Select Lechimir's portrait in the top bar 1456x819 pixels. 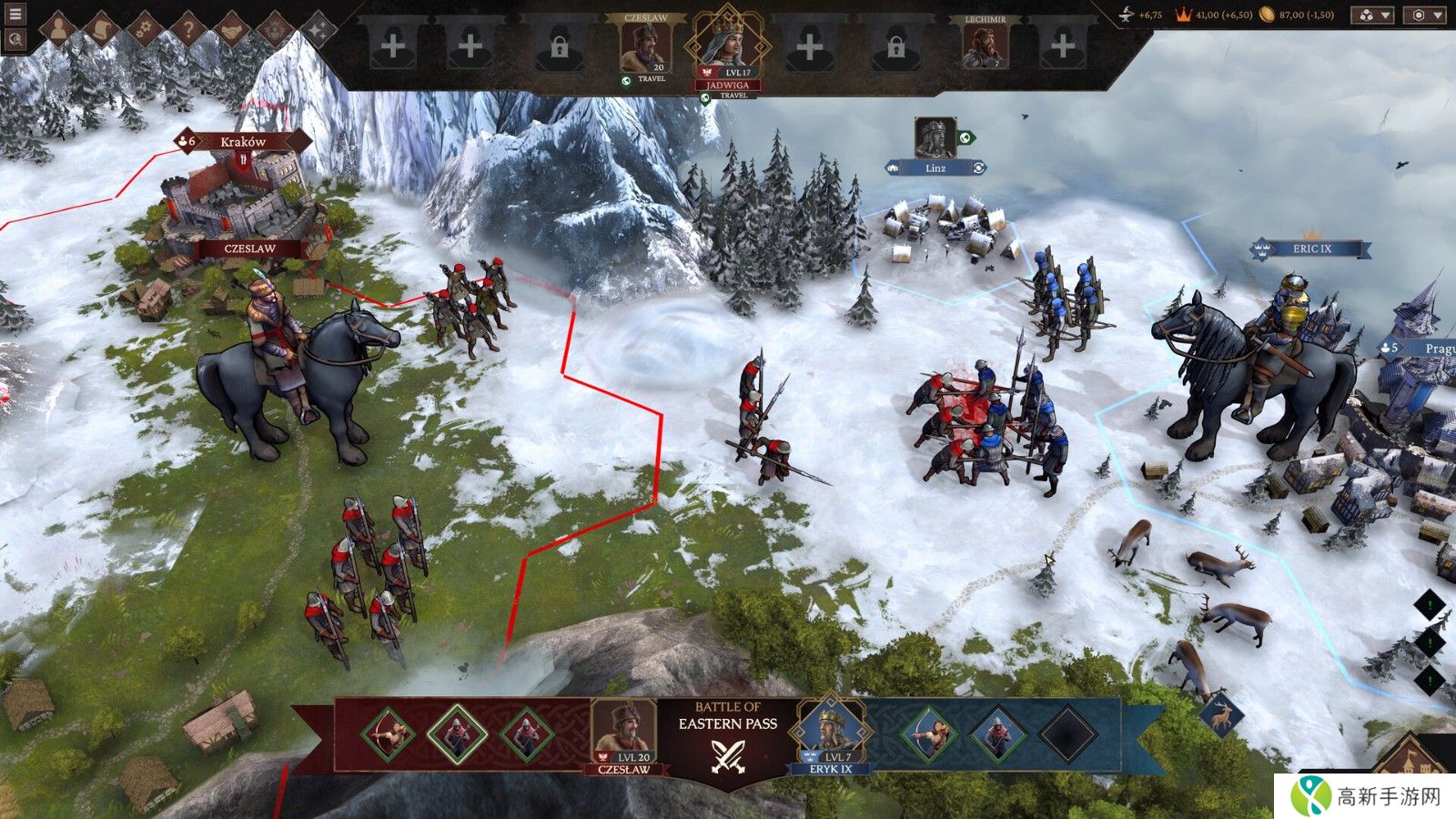[986, 45]
